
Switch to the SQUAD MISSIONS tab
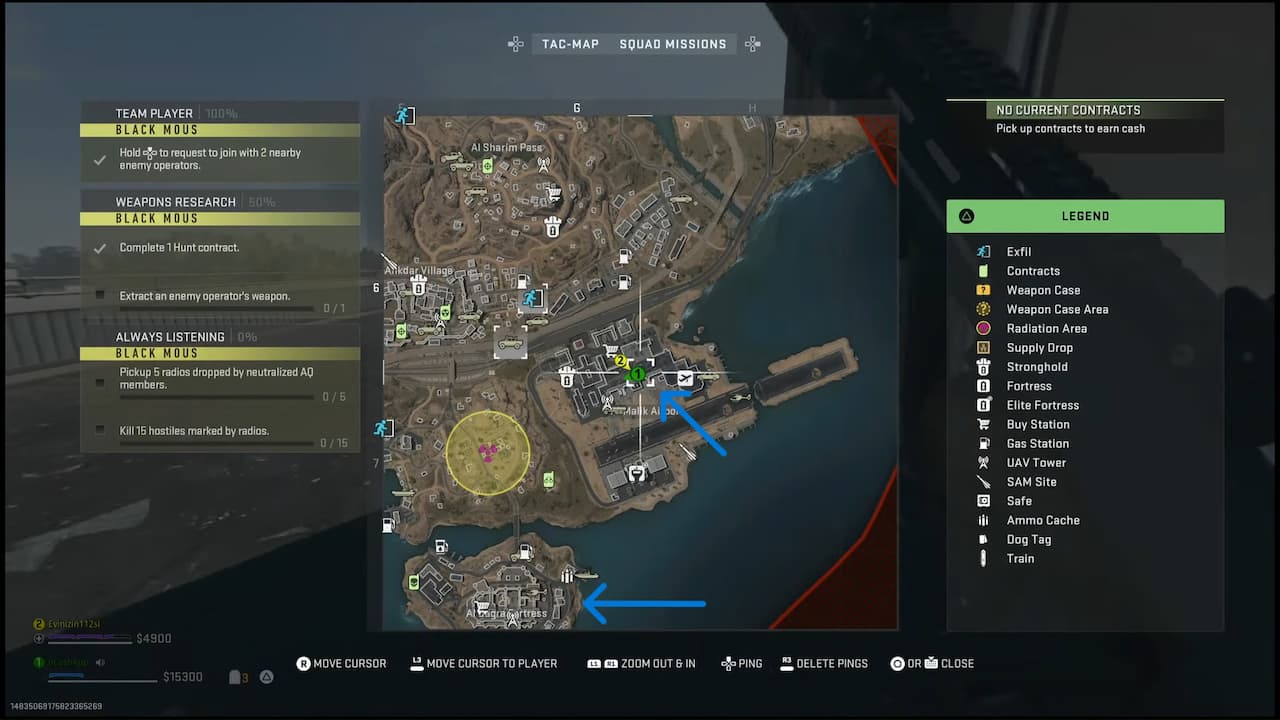(673, 44)
